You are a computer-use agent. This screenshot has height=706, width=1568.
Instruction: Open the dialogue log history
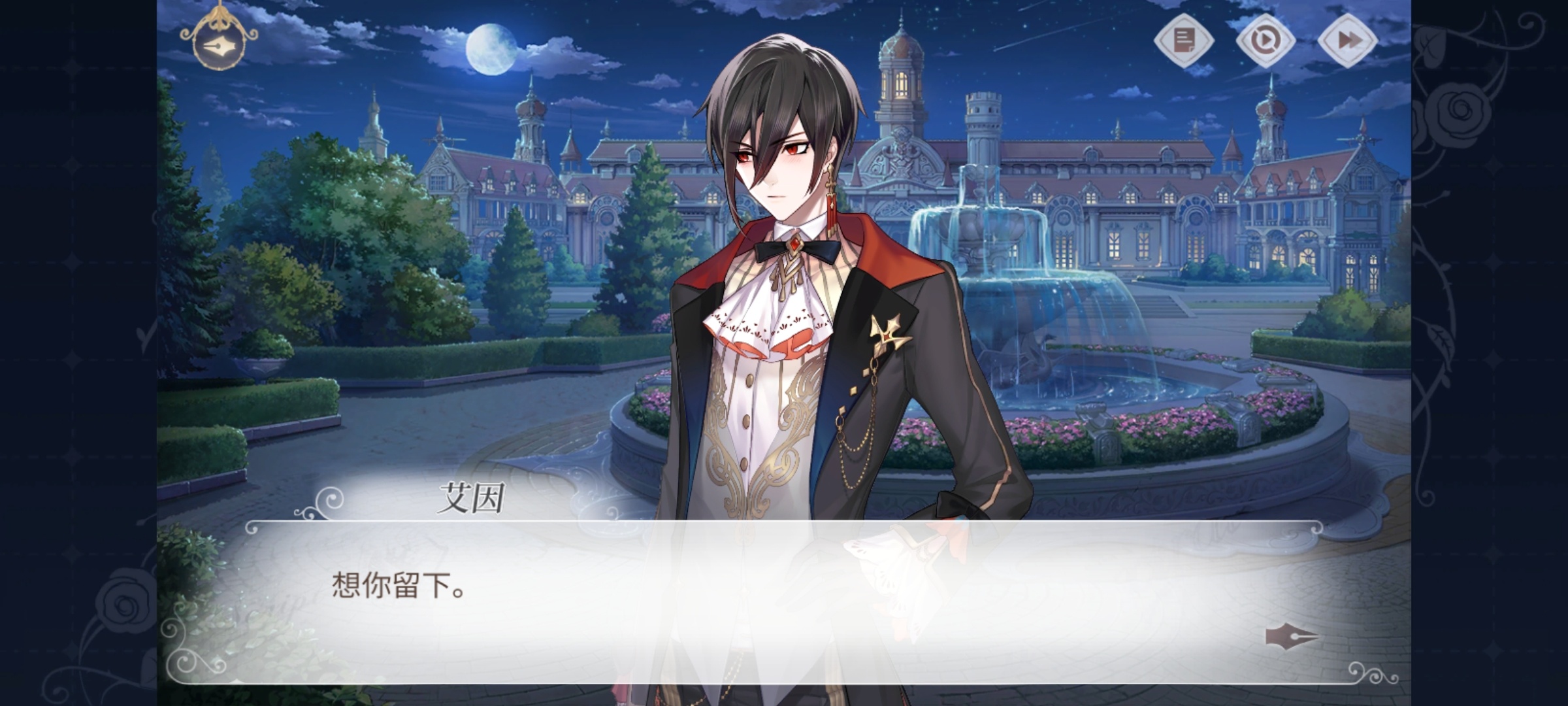[1184, 41]
